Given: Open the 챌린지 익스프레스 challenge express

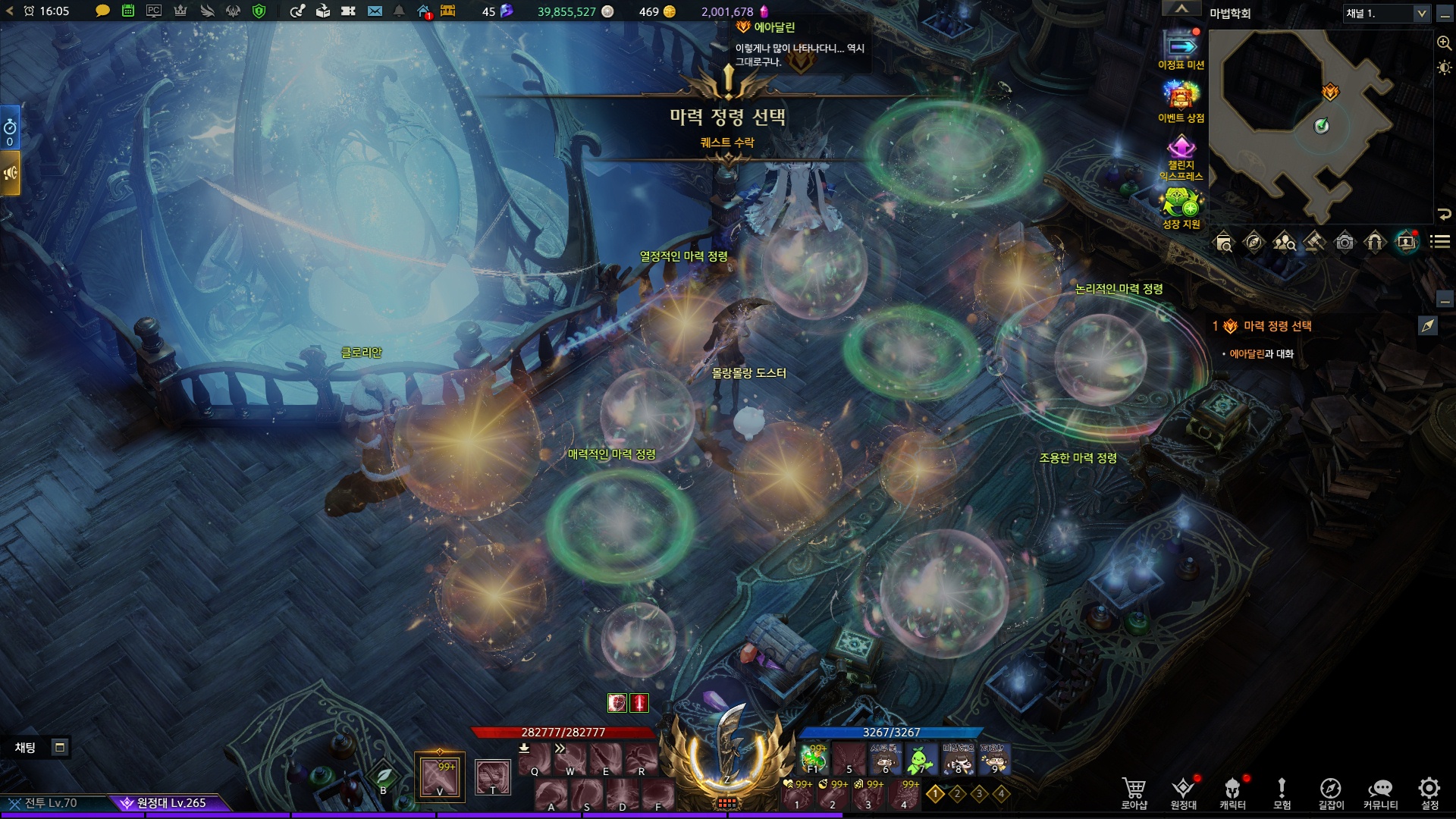Looking at the screenshot, I should point(1181,158).
